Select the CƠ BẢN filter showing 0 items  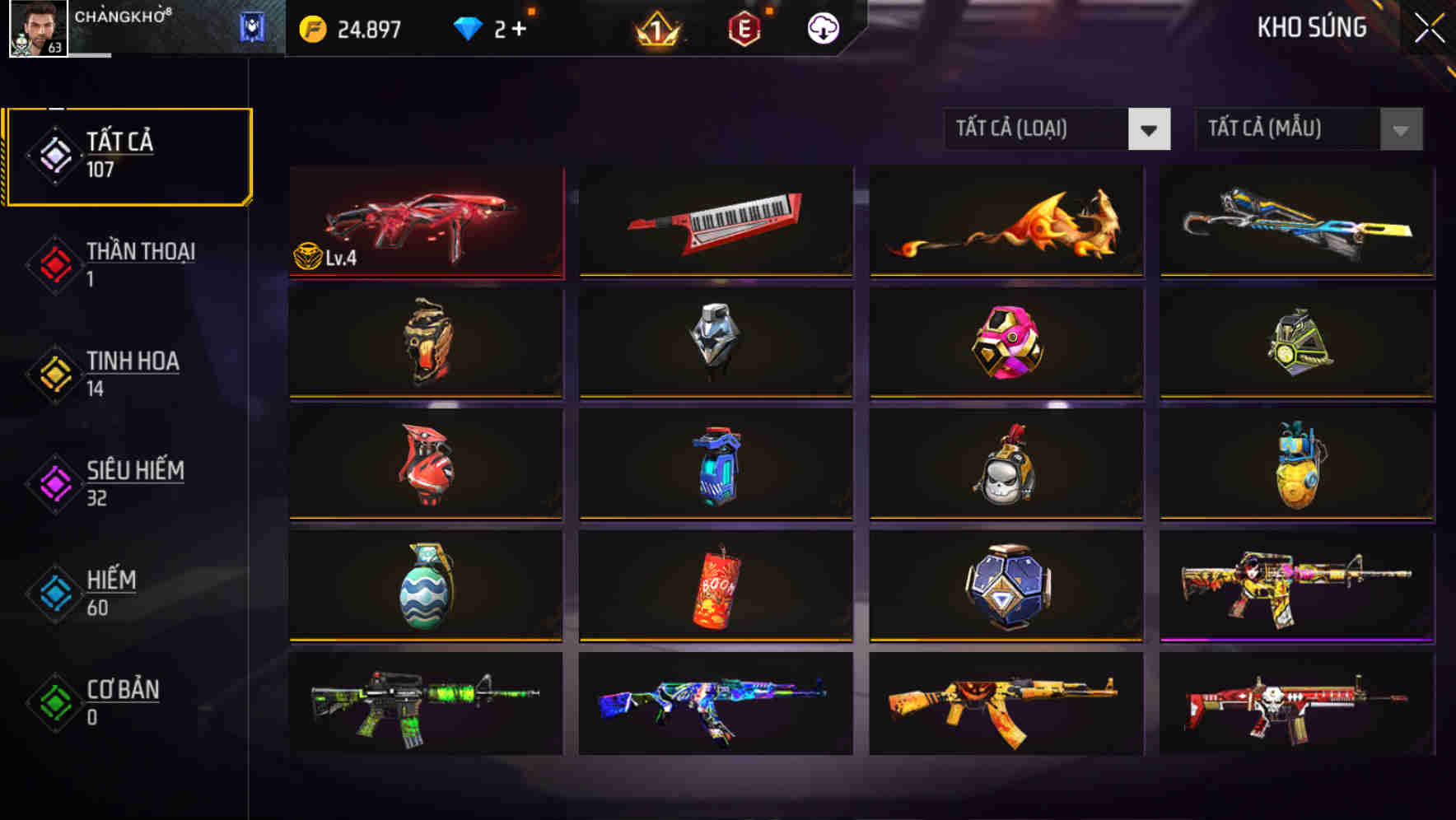[x=54, y=701]
